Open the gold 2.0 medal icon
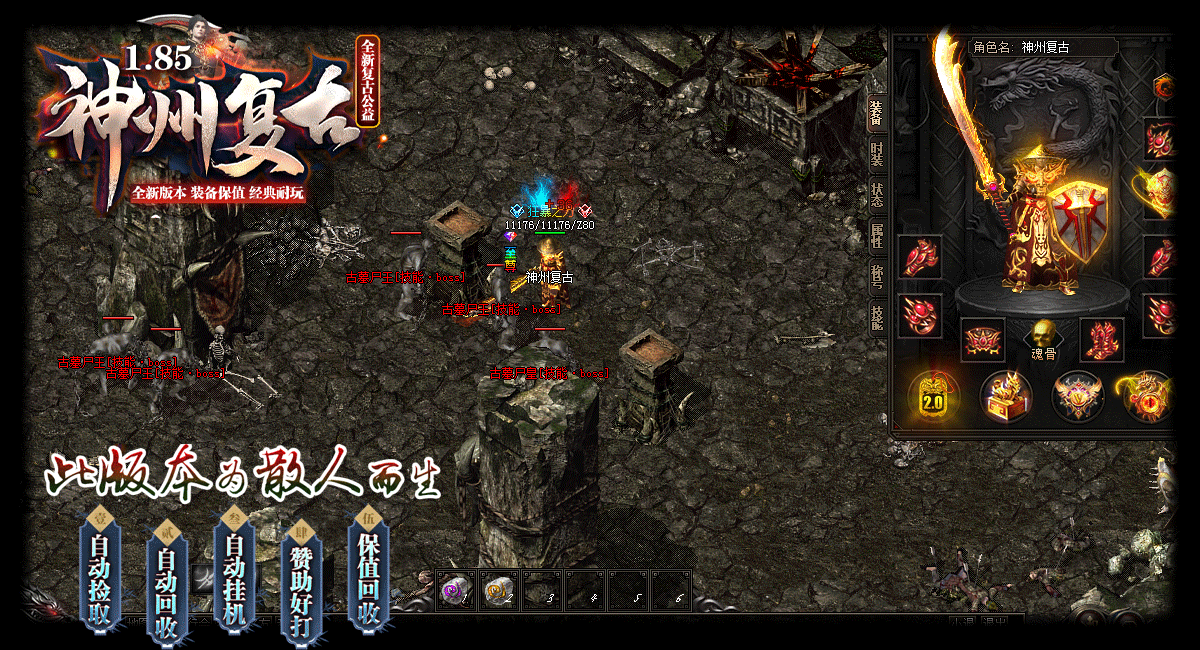 pos(932,396)
